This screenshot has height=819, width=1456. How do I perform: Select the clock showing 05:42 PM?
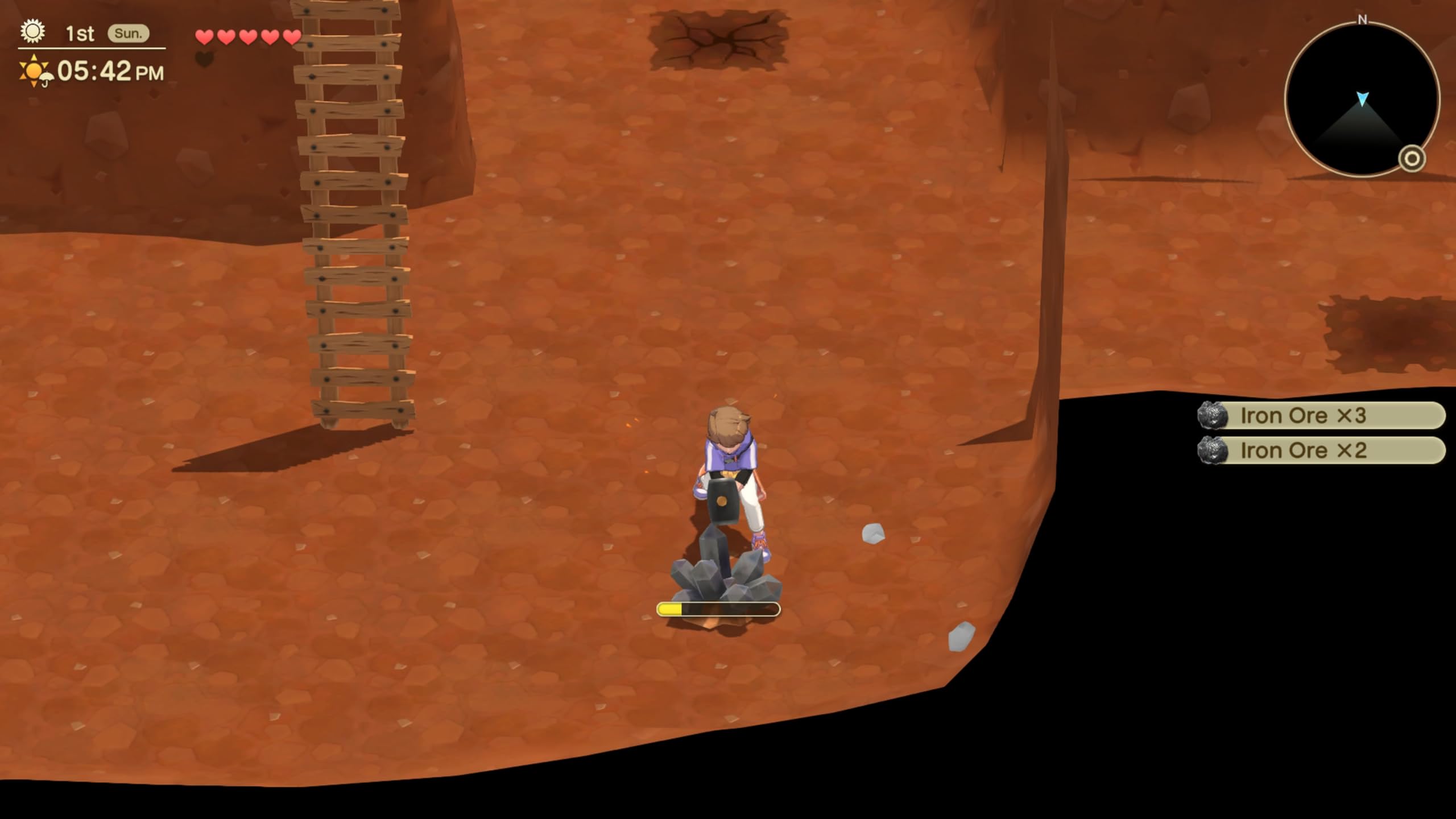(110, 71)
